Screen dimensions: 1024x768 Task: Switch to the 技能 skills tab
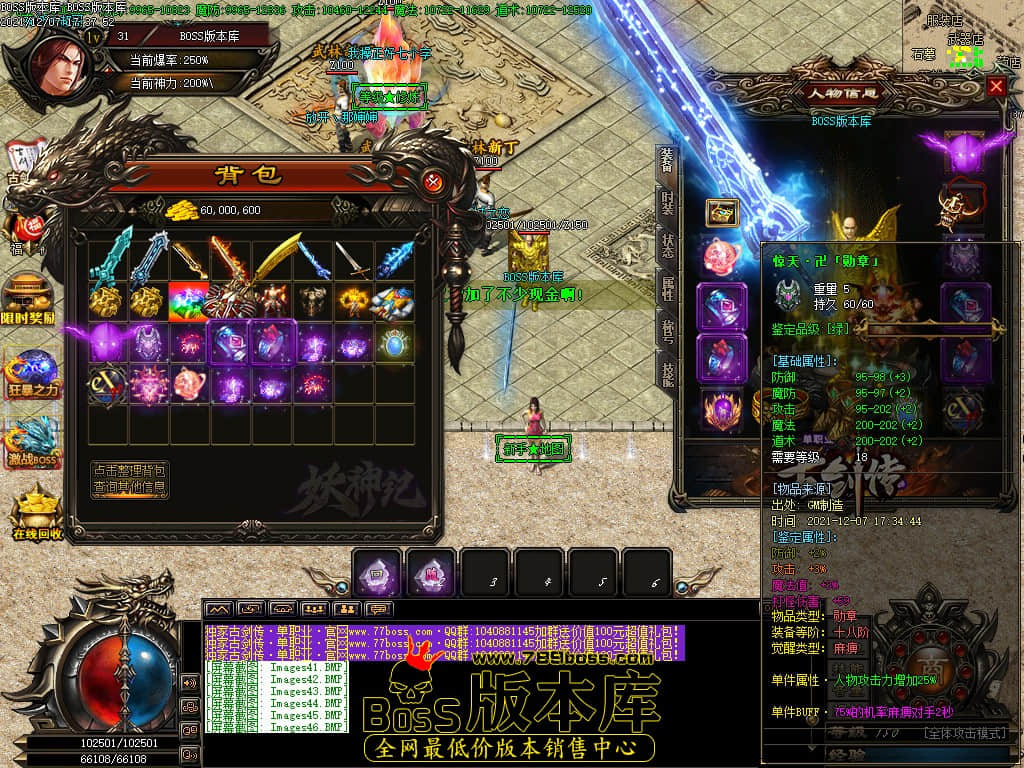click(667, 372)
